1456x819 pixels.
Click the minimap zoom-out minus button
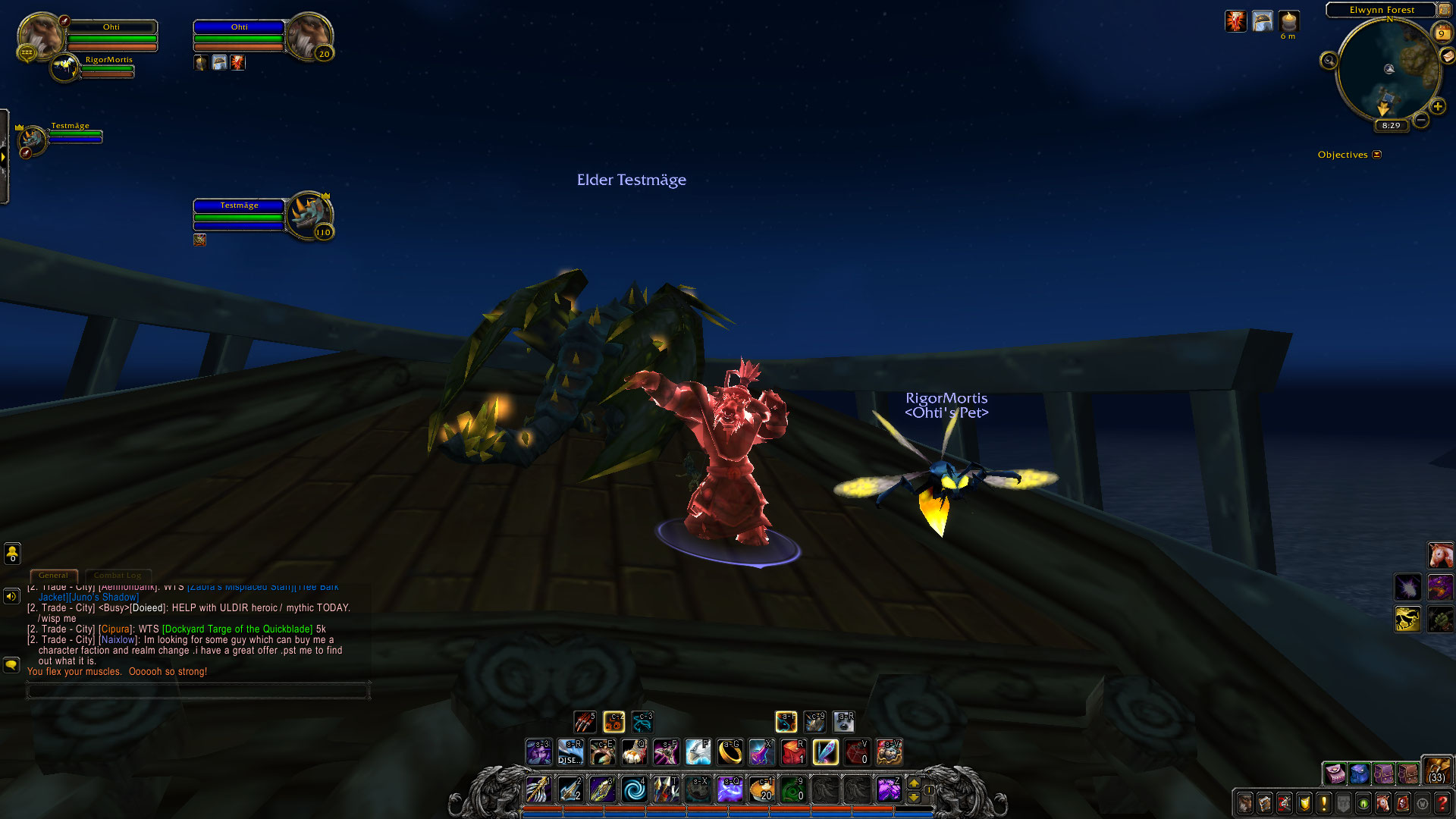1421,120
